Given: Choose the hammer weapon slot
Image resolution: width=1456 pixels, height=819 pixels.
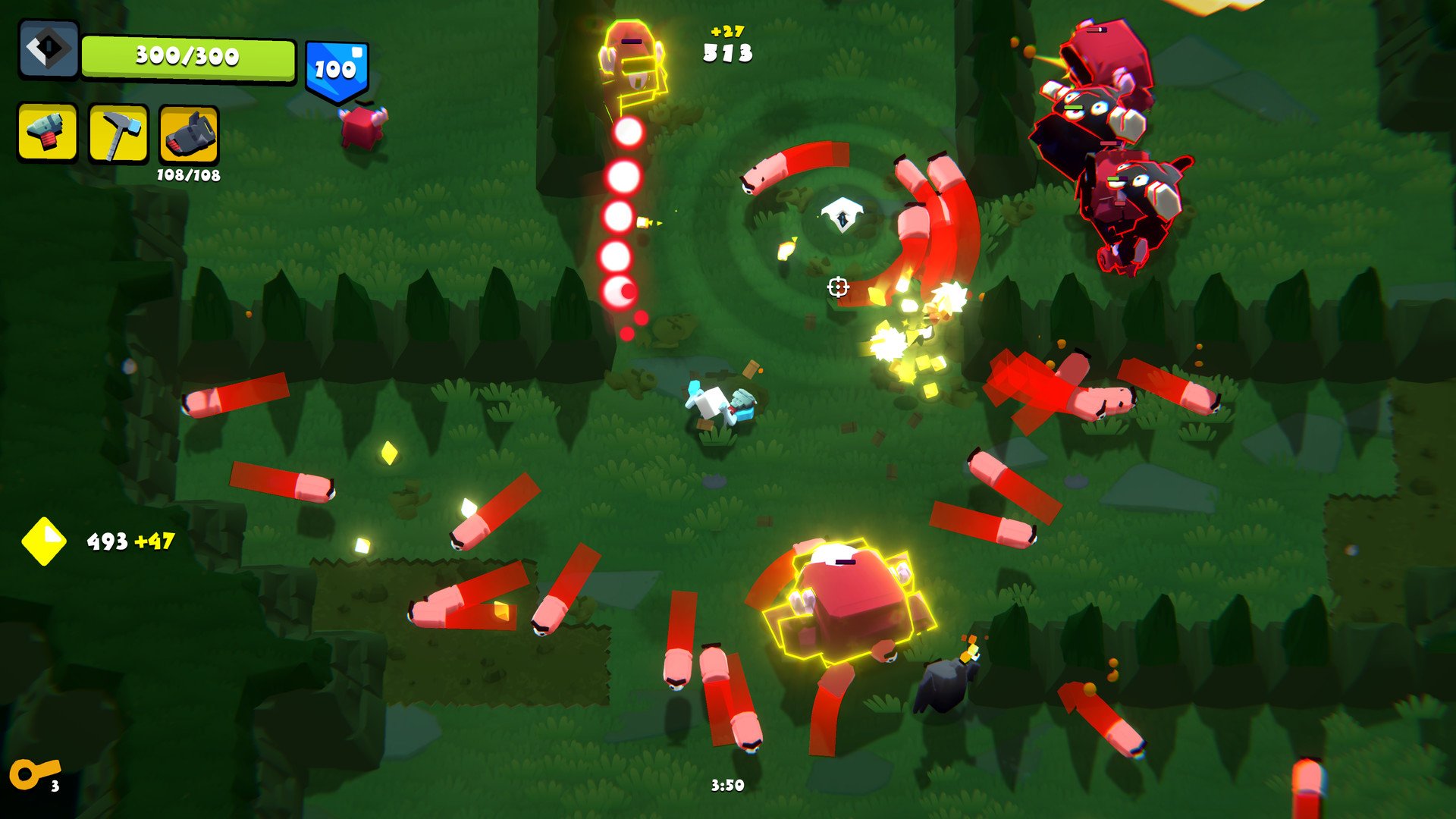Looking at the screenshot, I should click(118, 133).
